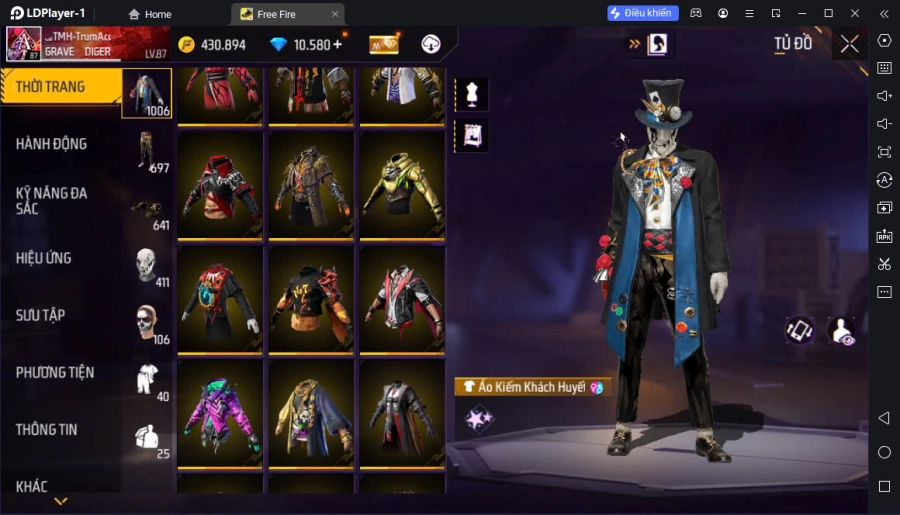Click the rotate device view icon
The image size is (900, 515).
799,331
